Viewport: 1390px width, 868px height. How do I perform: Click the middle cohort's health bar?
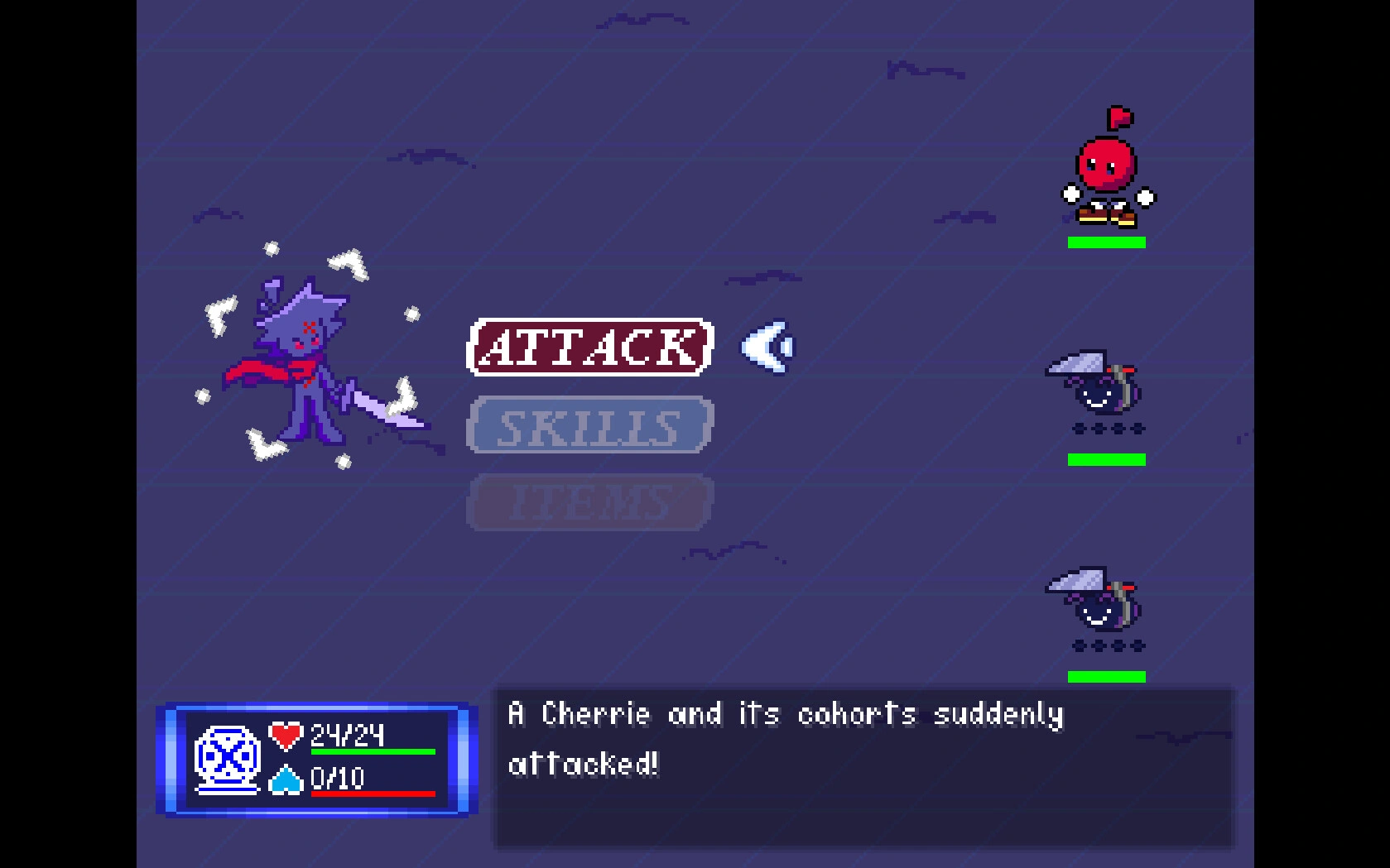[x=1107, y=458]
